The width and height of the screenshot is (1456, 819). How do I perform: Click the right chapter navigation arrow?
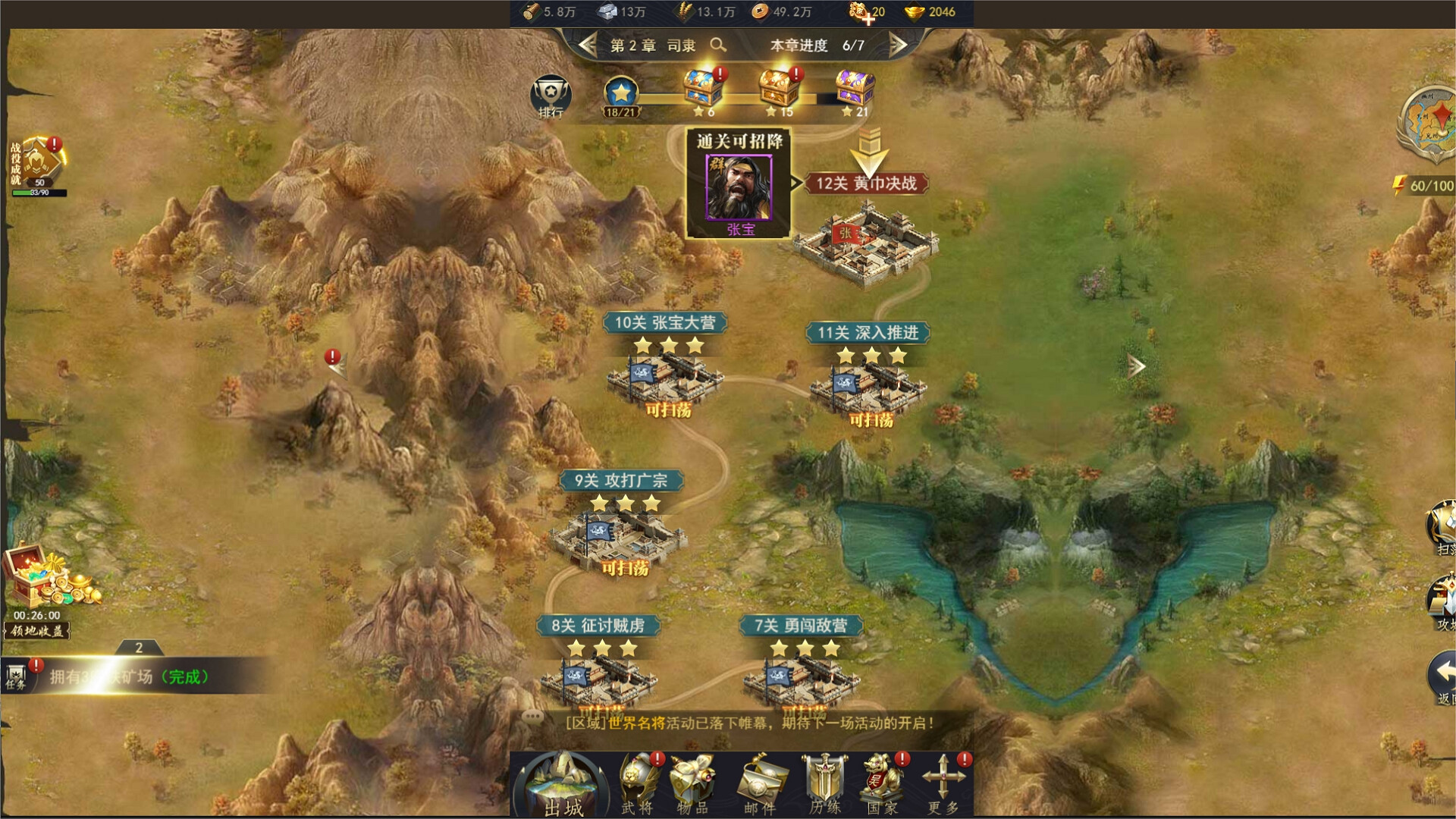899,45
